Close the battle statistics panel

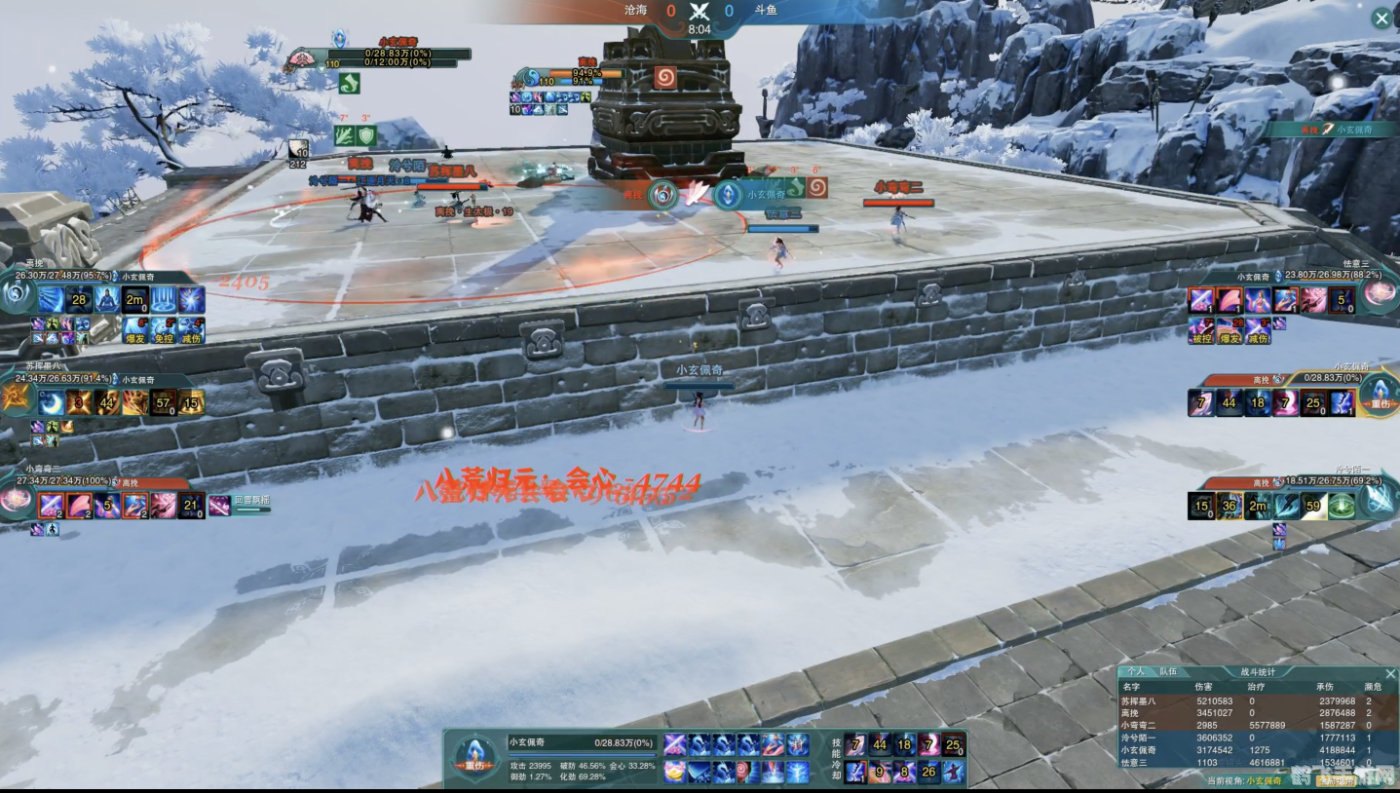pyautogui.click(x=1389, y=673)
